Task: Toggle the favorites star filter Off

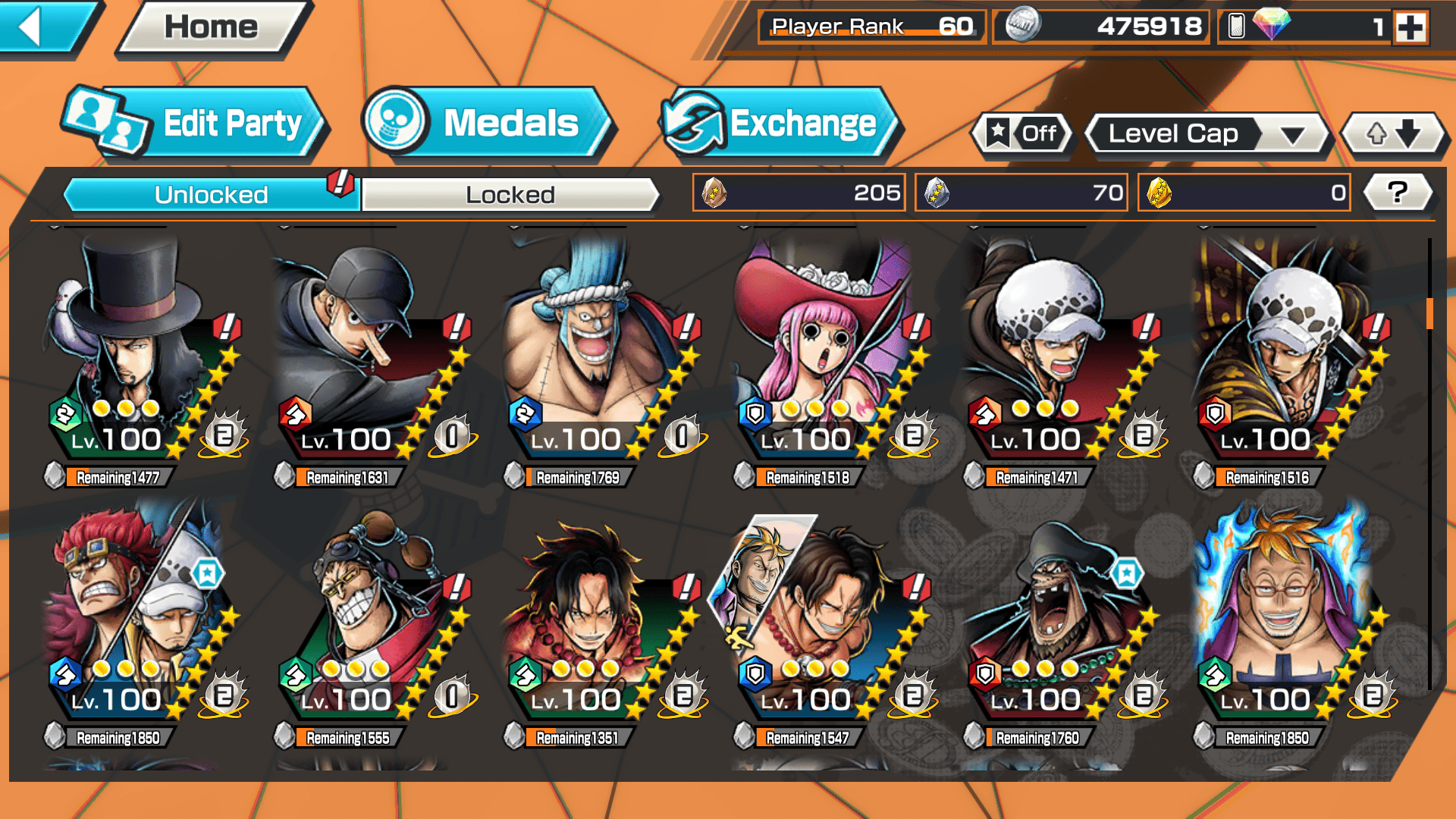Action: click(1023, 134)
